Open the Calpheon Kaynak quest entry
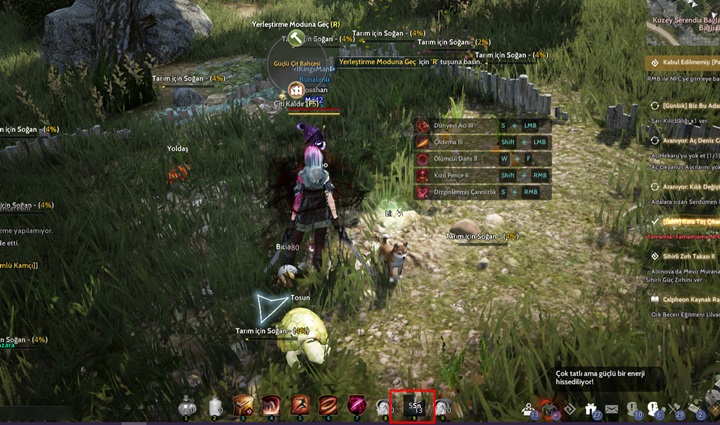 point(686,299)
